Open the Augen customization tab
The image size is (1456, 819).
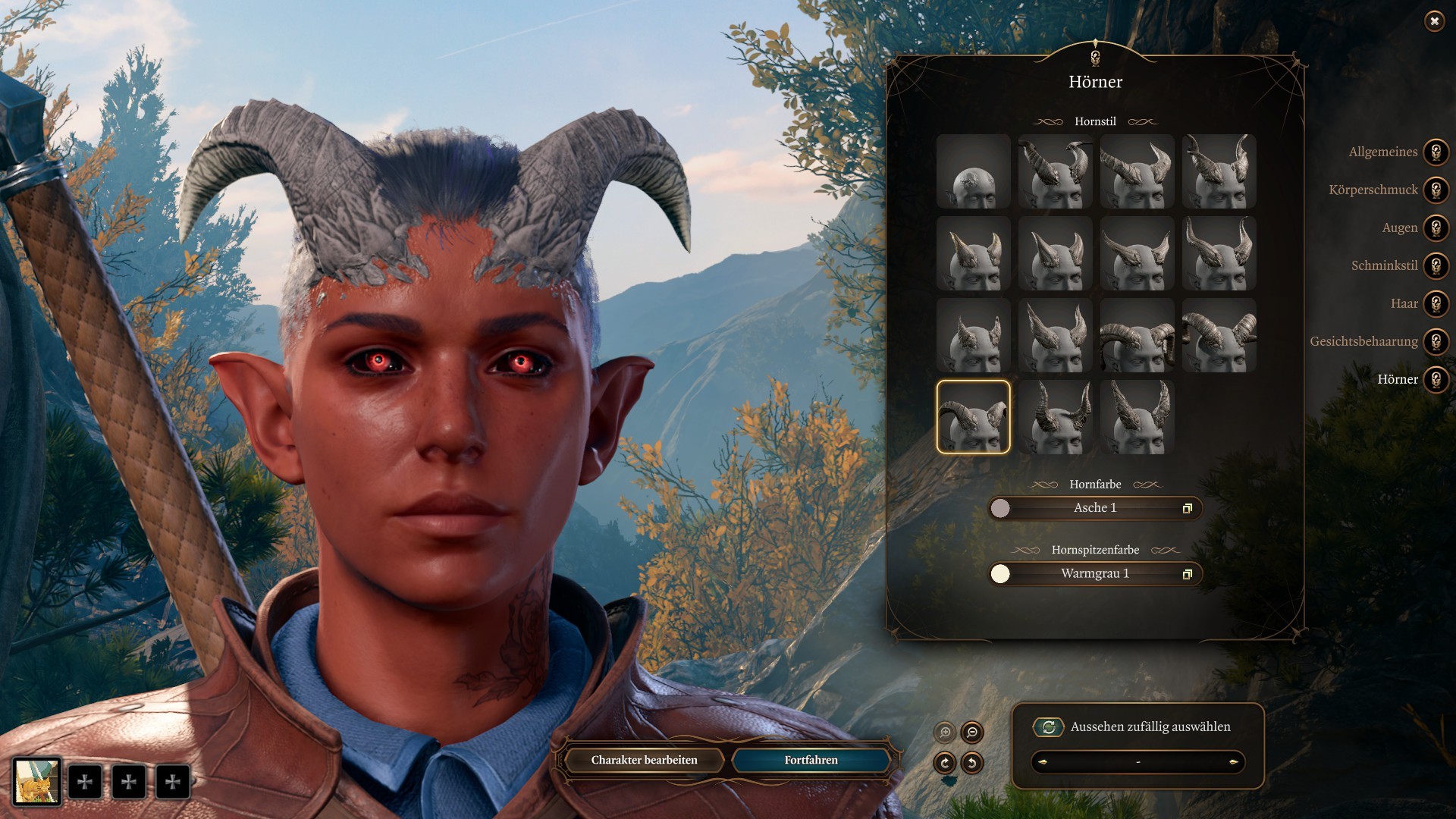[1436, 227]
